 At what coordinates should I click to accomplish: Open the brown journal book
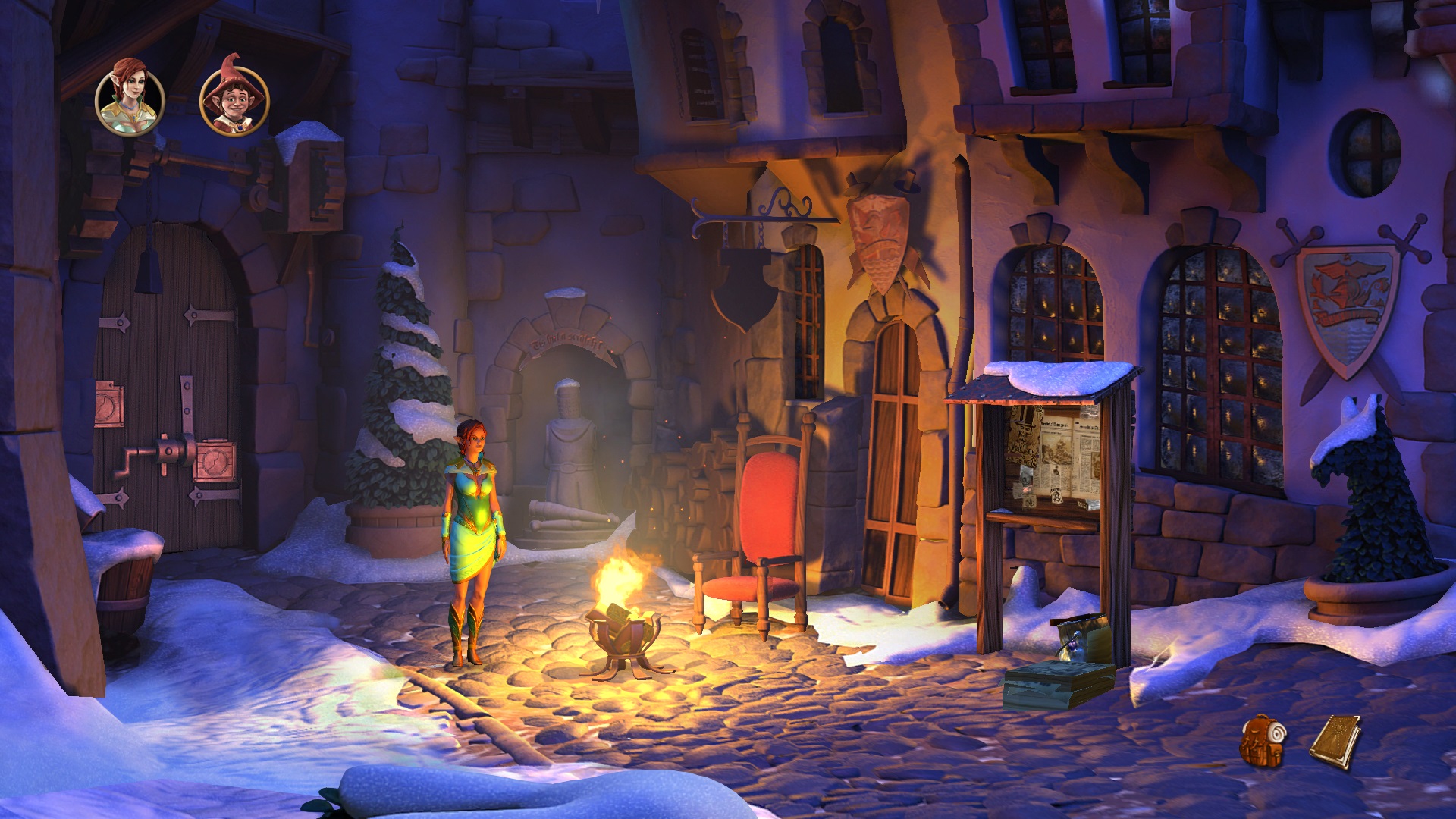(1335, 741)
